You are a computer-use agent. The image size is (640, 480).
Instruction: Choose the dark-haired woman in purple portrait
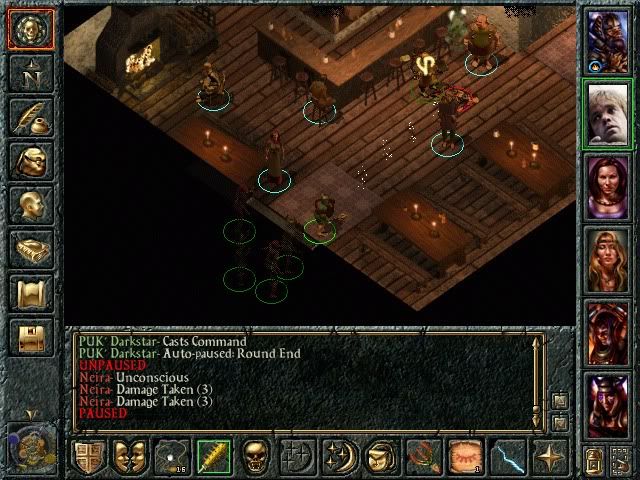607,187
